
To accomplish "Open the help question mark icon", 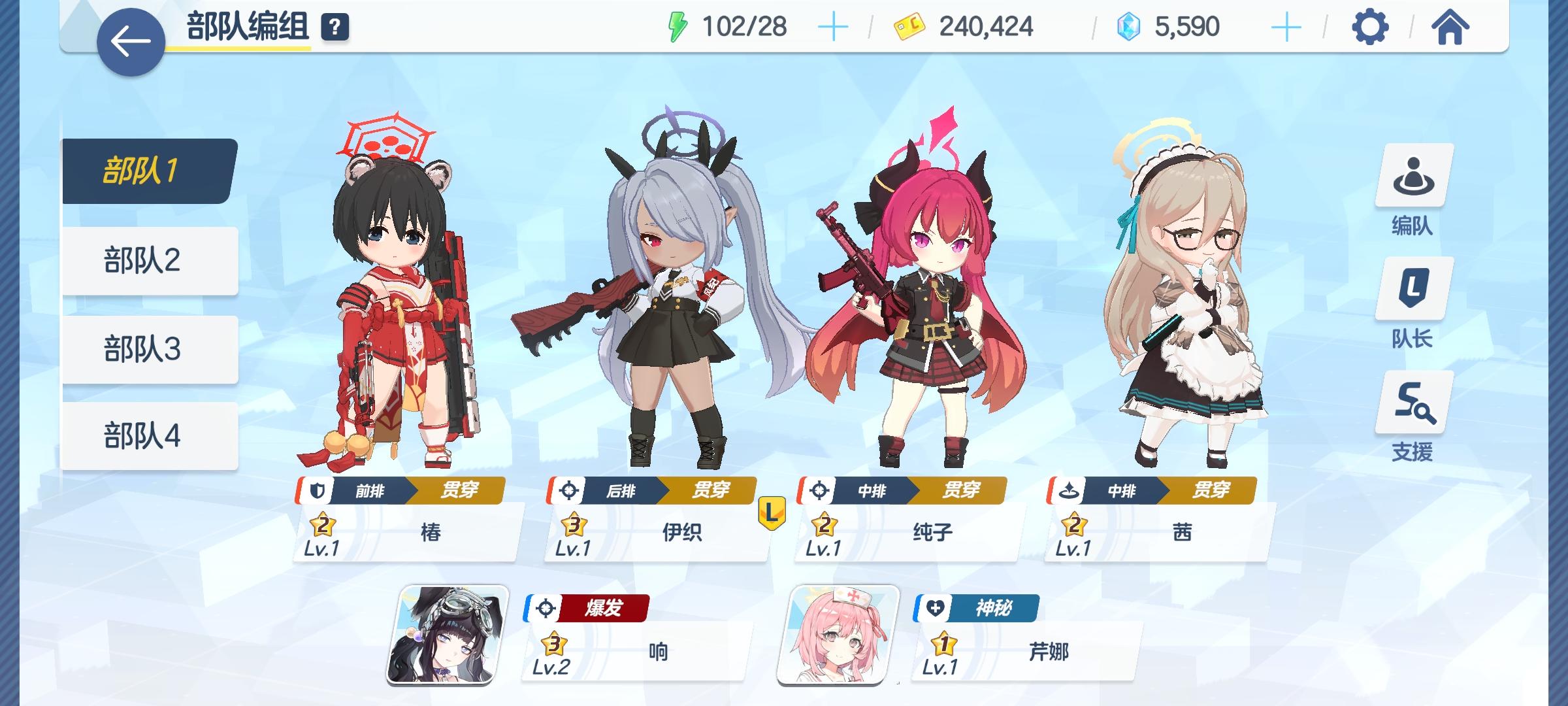I will [x=335, y=27].
